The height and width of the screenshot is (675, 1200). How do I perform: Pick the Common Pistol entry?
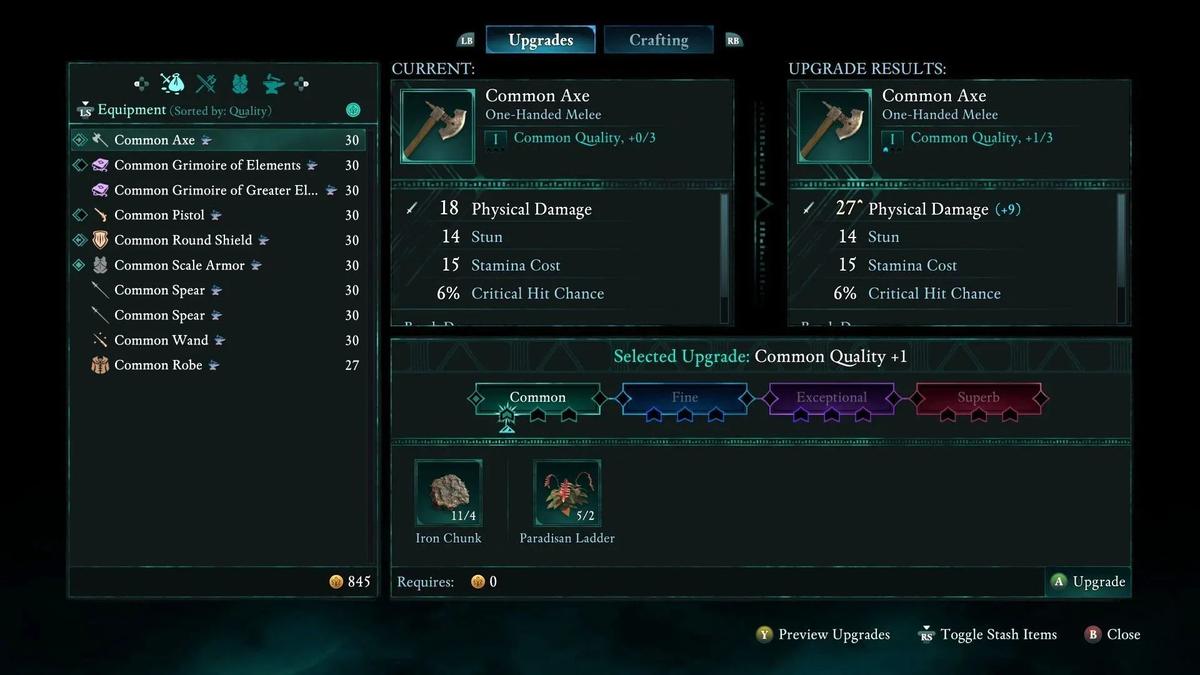tap(159, 215)
